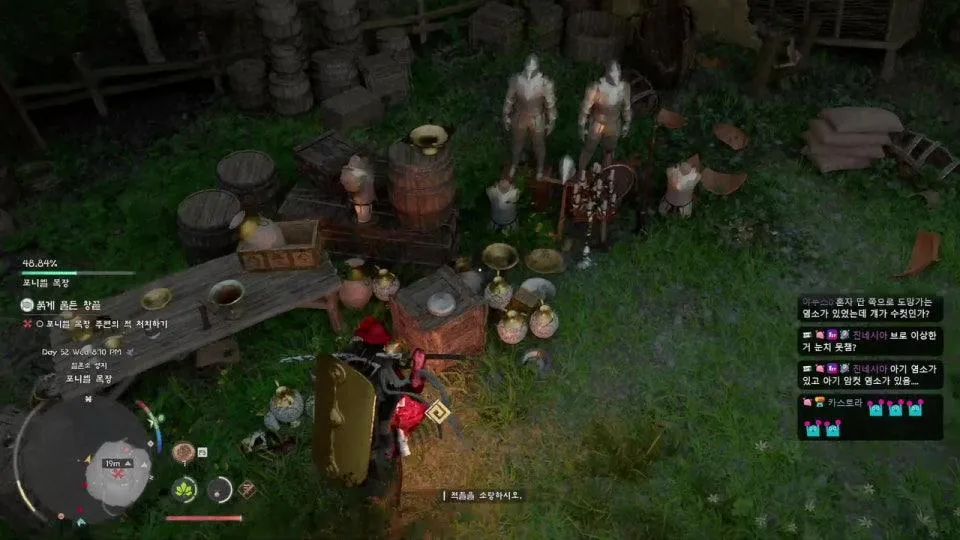Select the chat message about 아기 염소

[x=870, y=374]
